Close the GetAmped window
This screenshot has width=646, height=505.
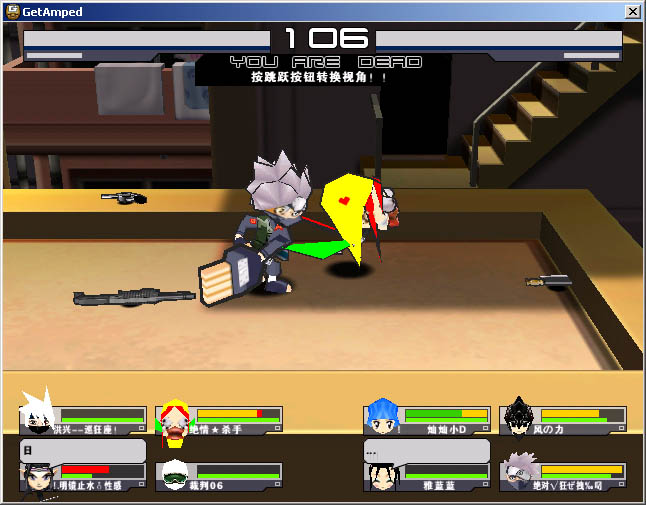(x=632, y=11)
